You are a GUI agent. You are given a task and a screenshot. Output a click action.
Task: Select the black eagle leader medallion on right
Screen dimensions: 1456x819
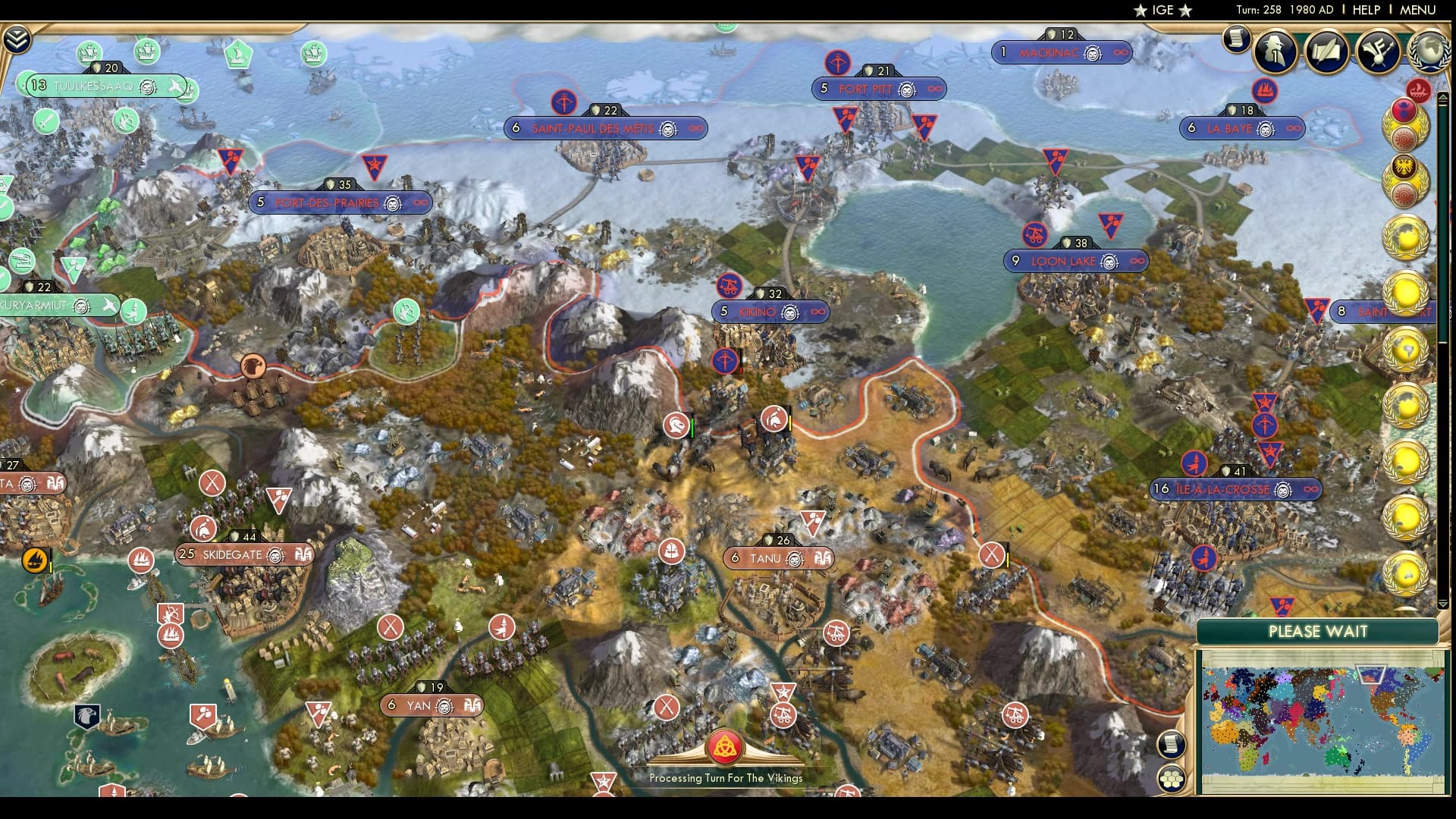tap(1403, 166)
